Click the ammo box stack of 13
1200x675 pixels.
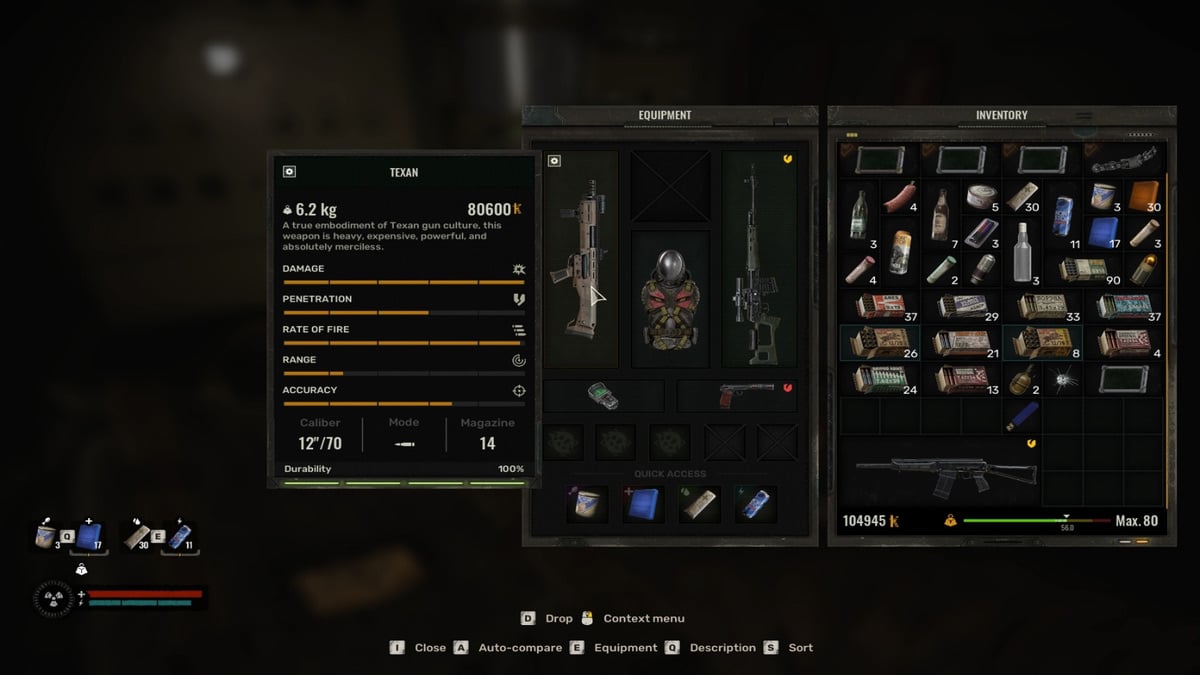coord(960,380)
